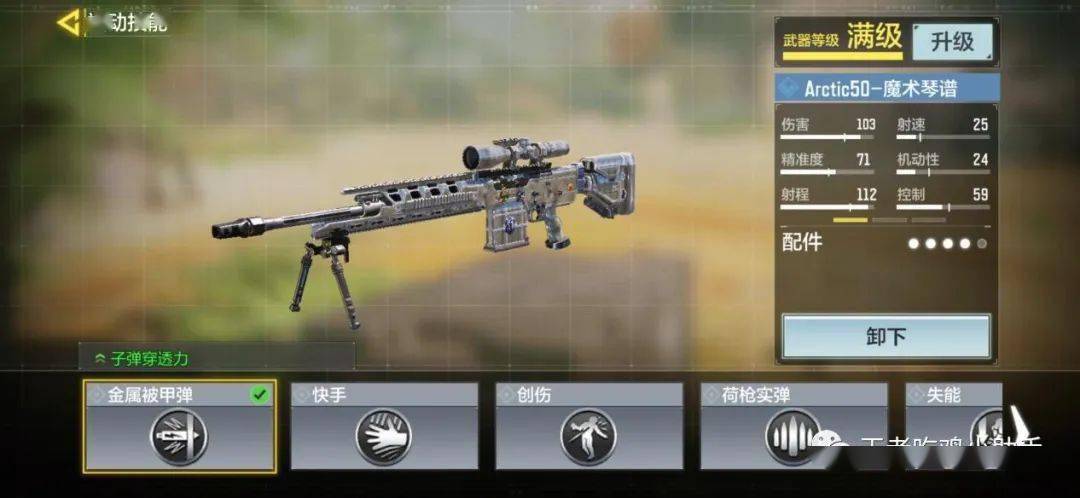
Task: Pick the 创伤 perk card
Action: pyautogui.click(x=589, y=426)
